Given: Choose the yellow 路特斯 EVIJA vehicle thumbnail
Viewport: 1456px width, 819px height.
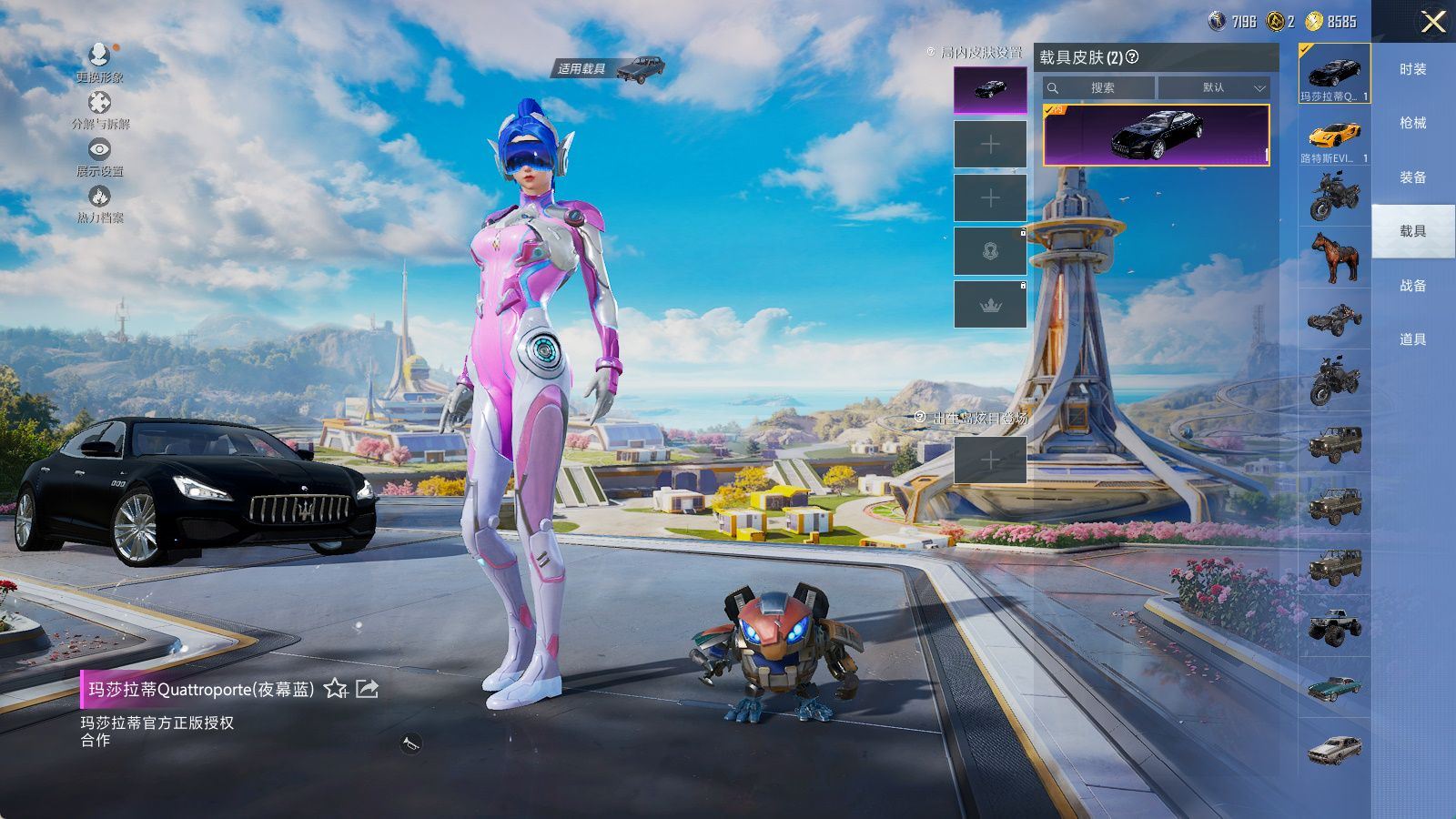Looking at the screenshot, I should 1334,136.
